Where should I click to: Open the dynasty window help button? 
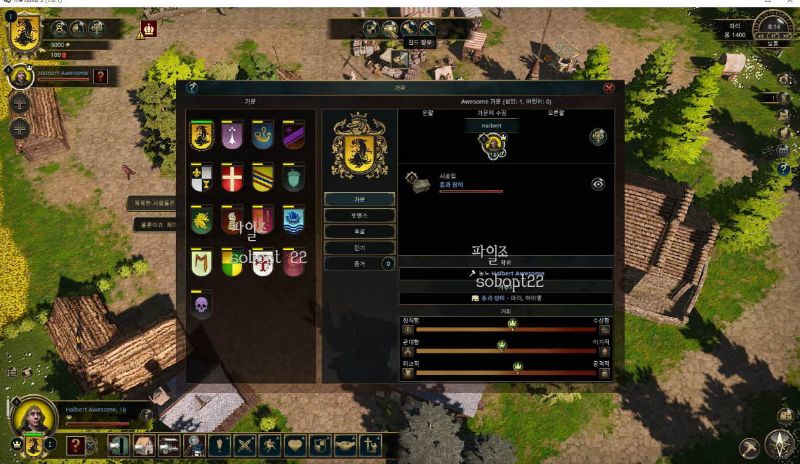pyautogui.click(x=191, y=88)
